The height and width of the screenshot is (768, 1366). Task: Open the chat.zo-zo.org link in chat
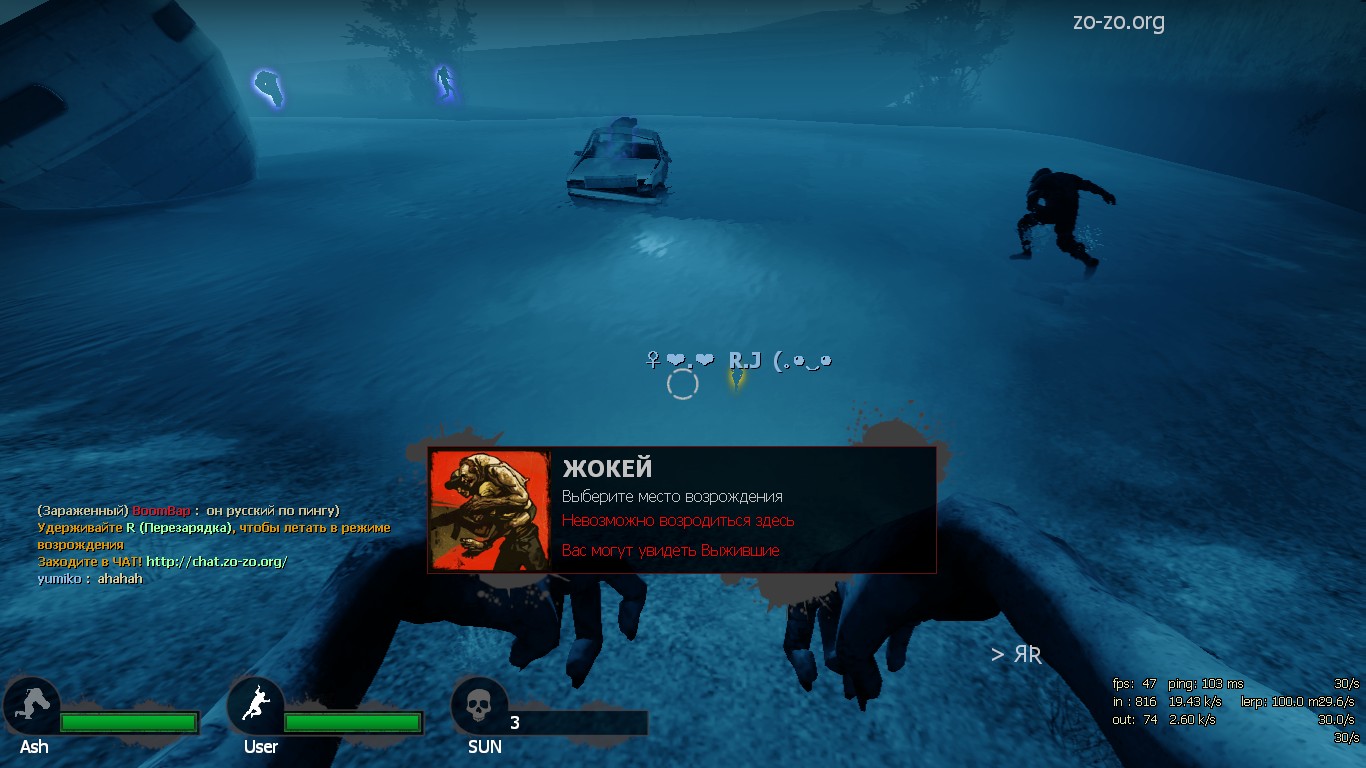(216, 562)
